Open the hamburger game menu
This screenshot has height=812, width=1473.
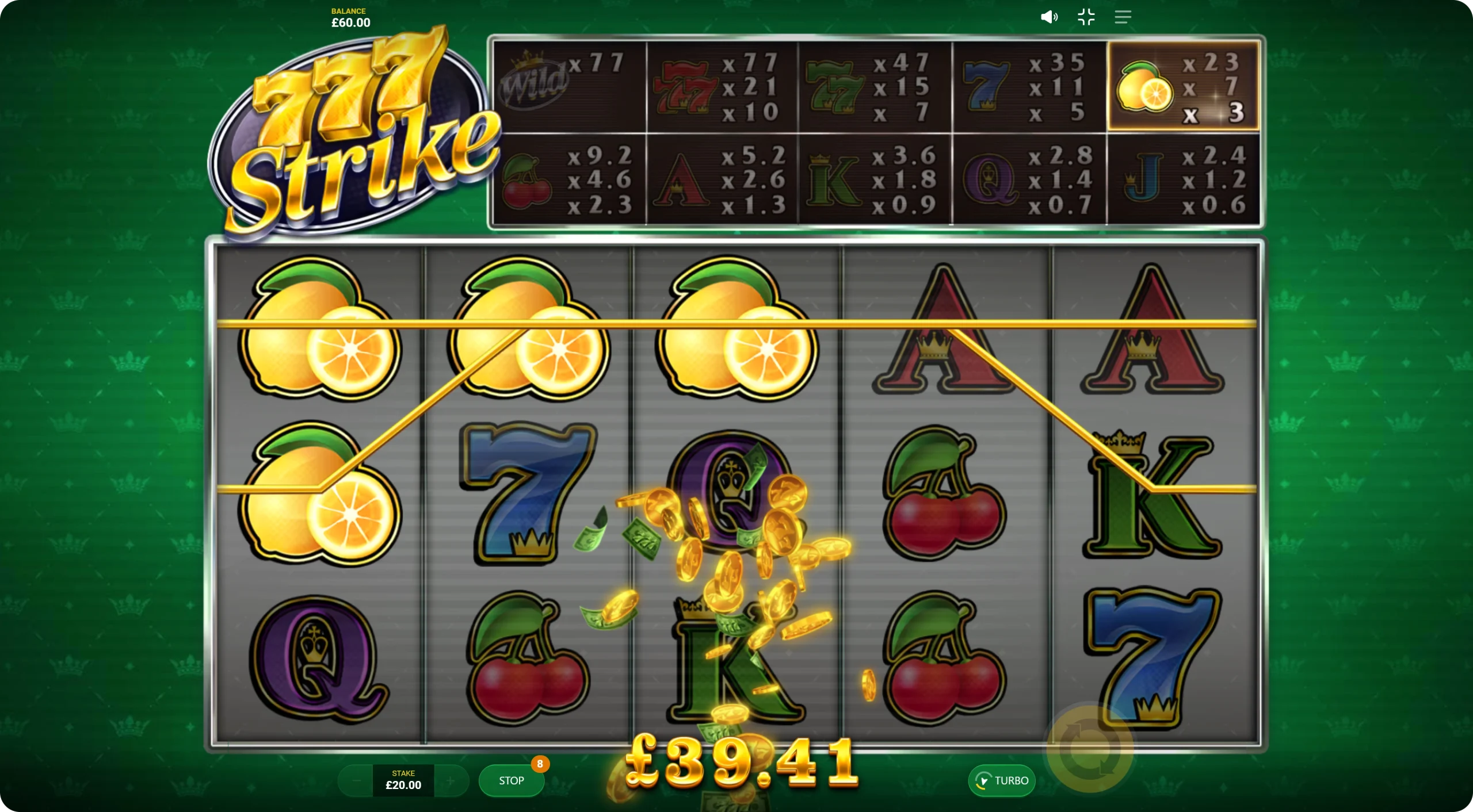pyautogui.click(x=1123, y=17)
